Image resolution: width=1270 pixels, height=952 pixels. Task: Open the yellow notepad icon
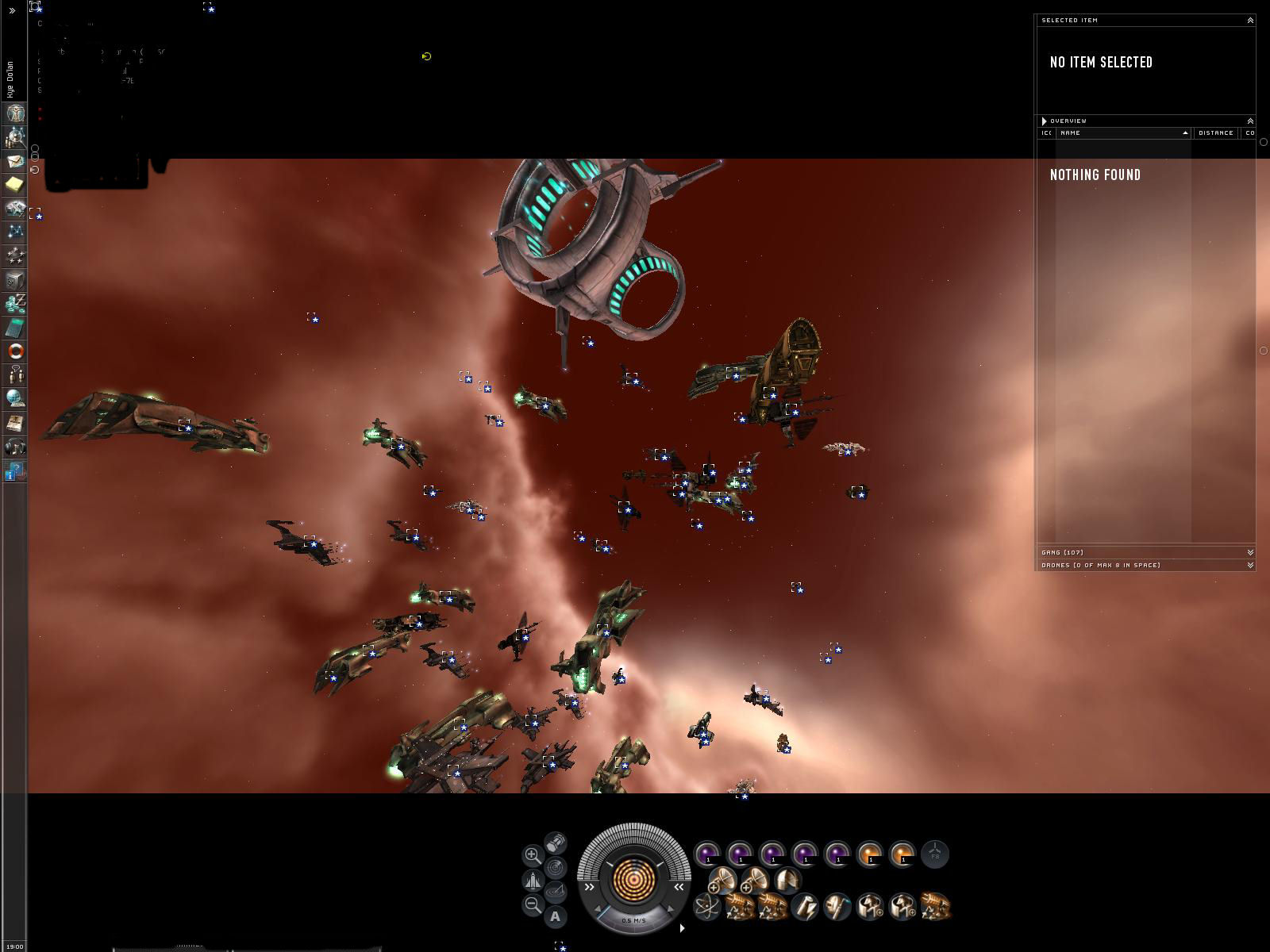[15, 184]
